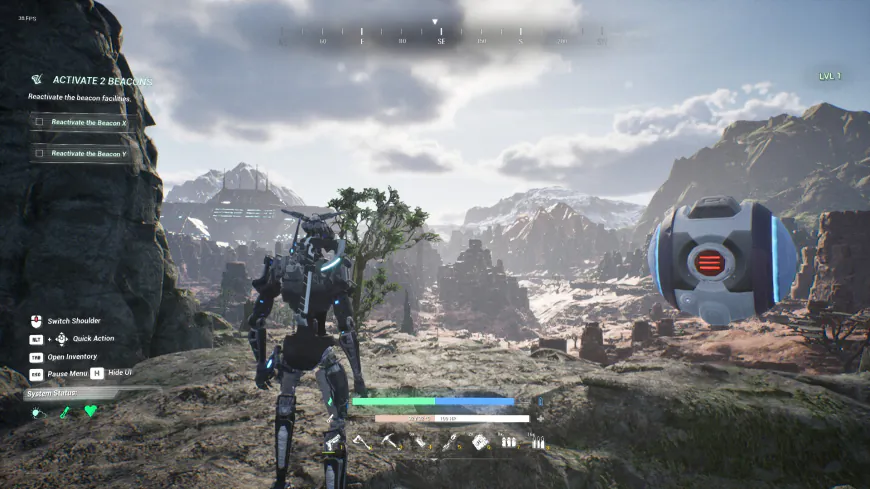The width and height of the screenshot is (870, 489).
Task: Equip the axe from the hotbar
Action: click(x=362, y=441)
